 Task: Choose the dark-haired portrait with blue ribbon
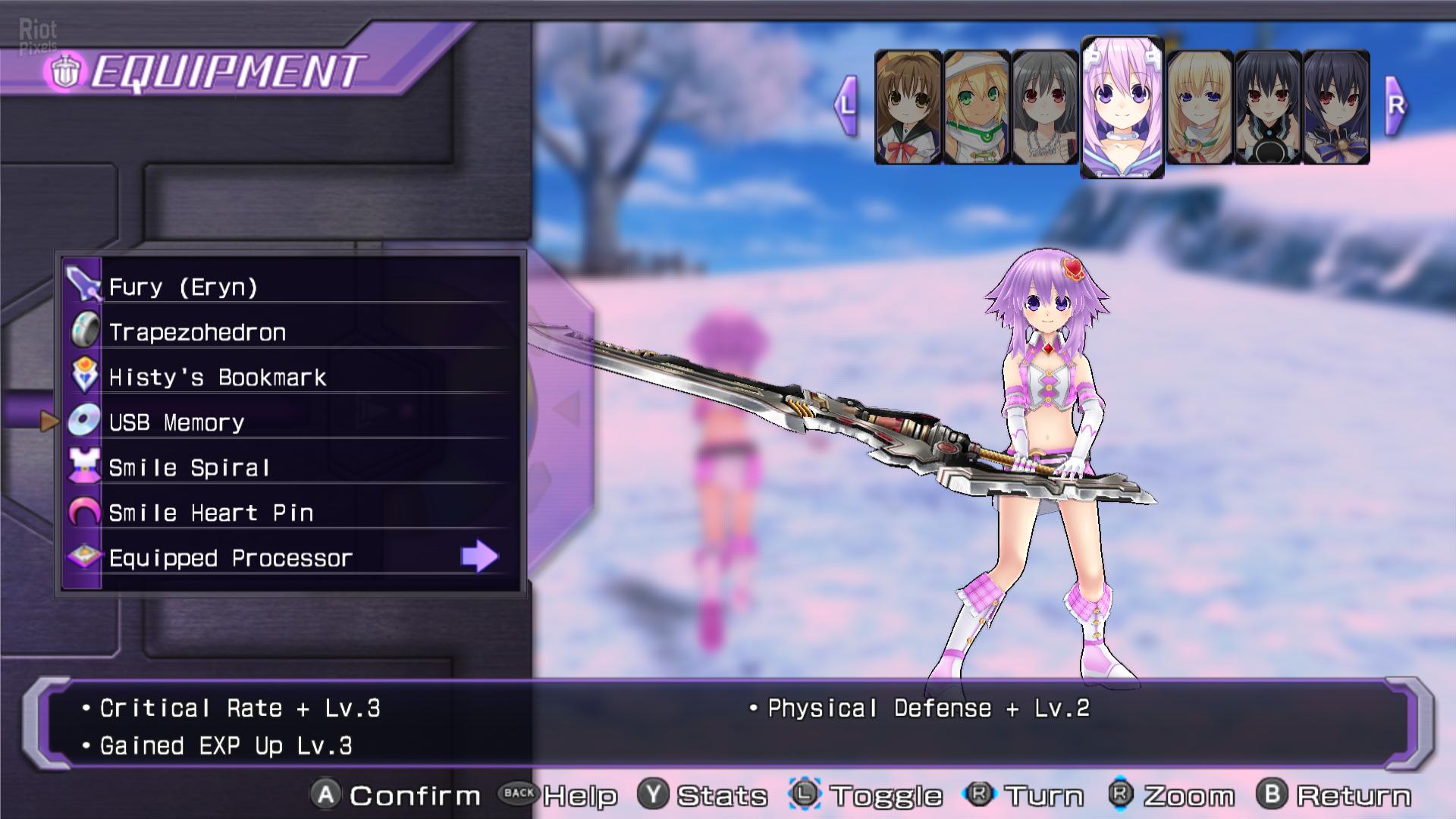tap(1336, 108)
